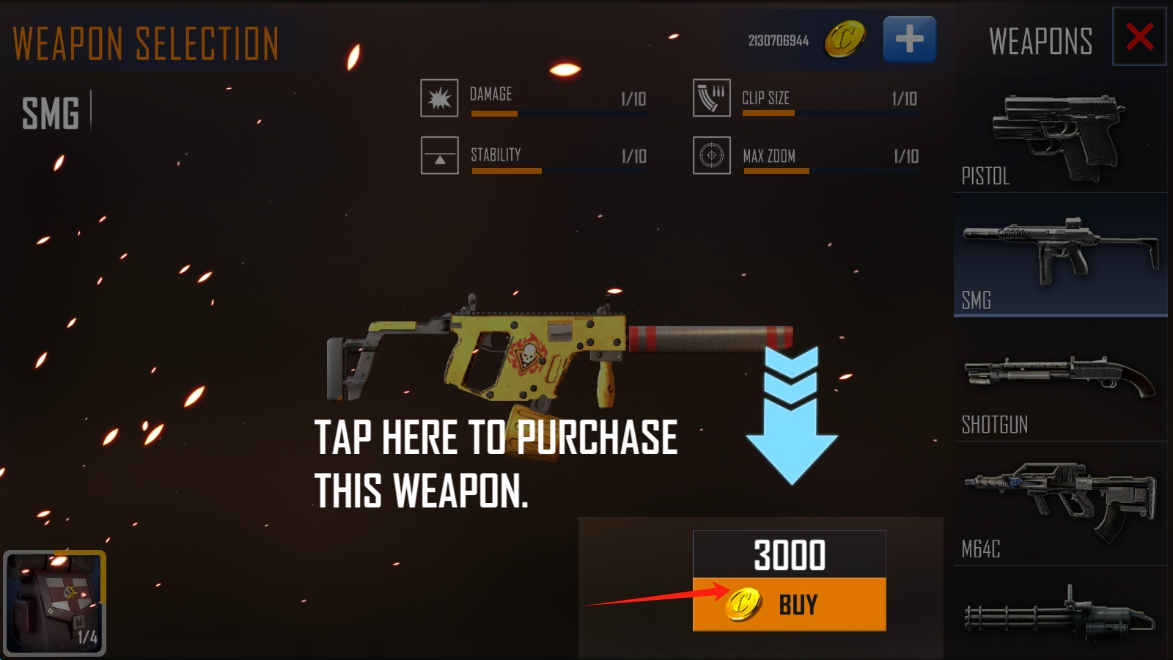
Task: Select the minigun at the list bottom
Action: [x=1060, y=612]
